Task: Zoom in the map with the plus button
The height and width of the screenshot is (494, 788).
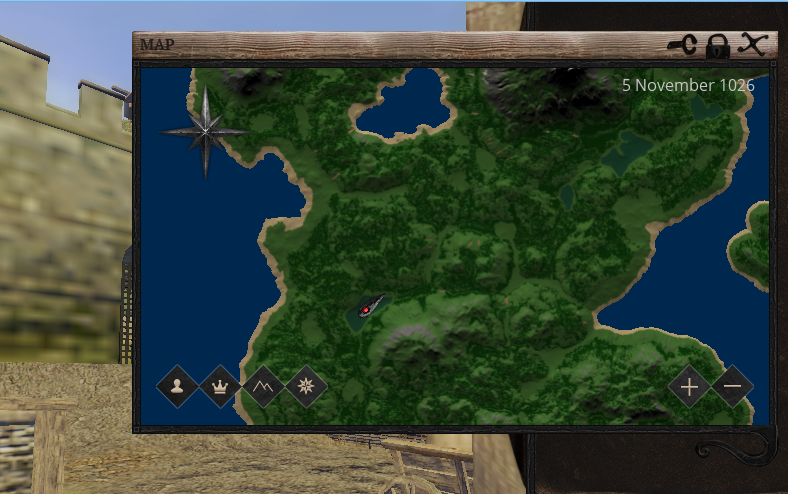Action: tap(689, 385)
